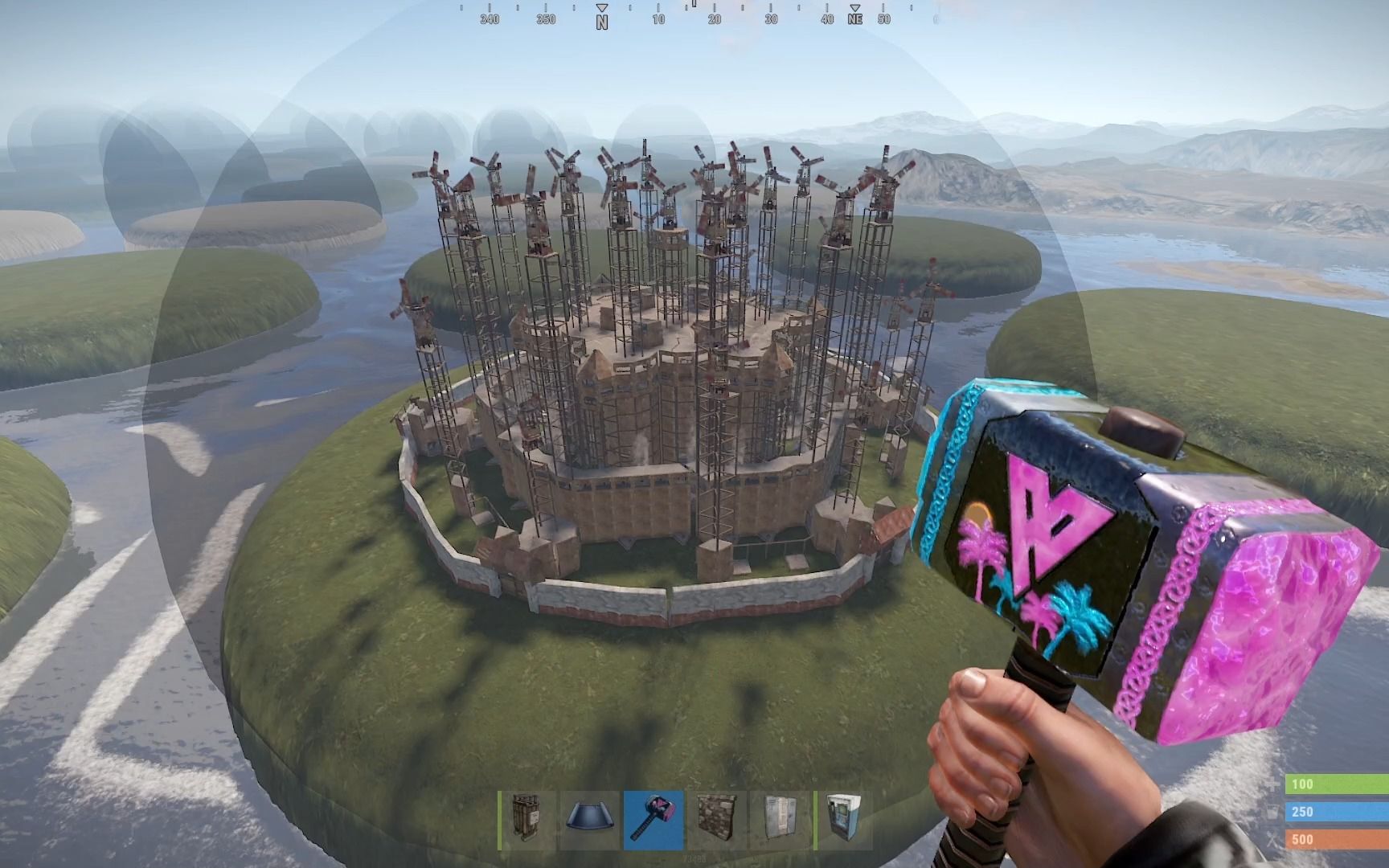1389x868 pixels.
Task: Pick the metal locker hotbar slot
Action: tap(779, 820)
